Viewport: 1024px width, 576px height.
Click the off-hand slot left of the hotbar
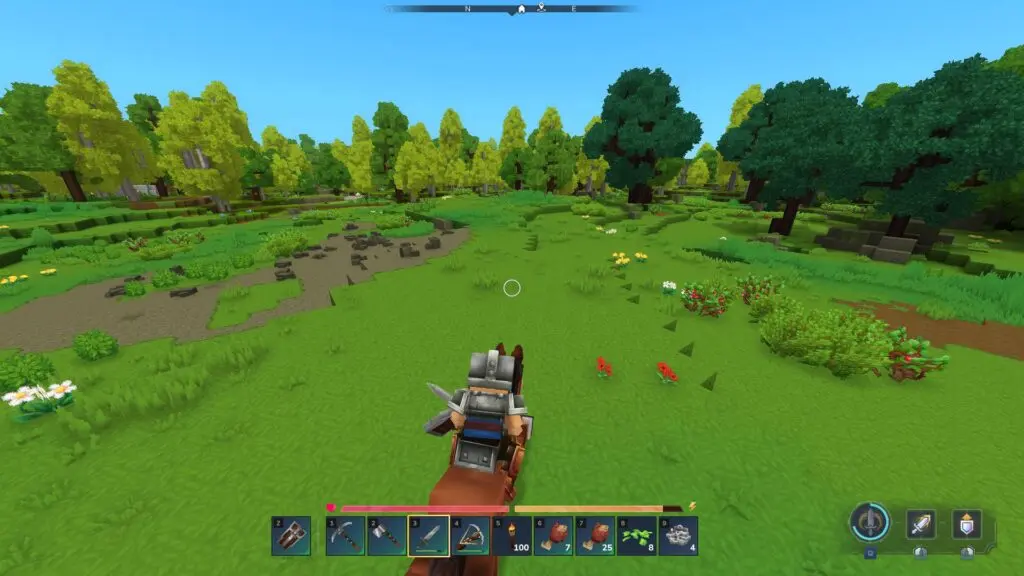tap(290, 536)
